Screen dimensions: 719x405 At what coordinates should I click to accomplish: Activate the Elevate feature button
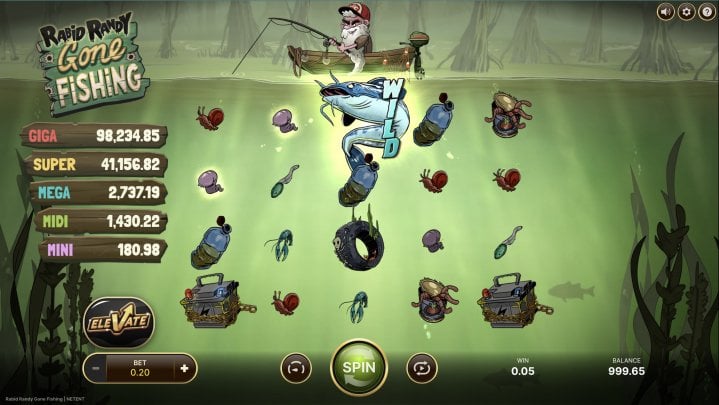click(x=118, y=322)
